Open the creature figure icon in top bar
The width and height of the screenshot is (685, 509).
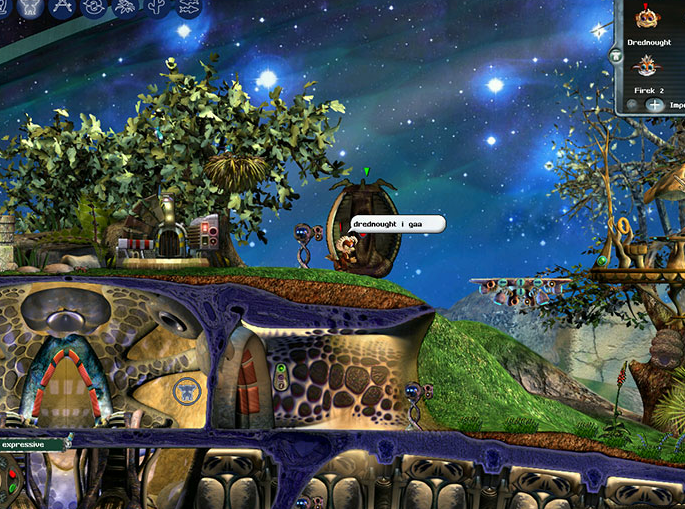pyautogui.click(x=28, y=6)
